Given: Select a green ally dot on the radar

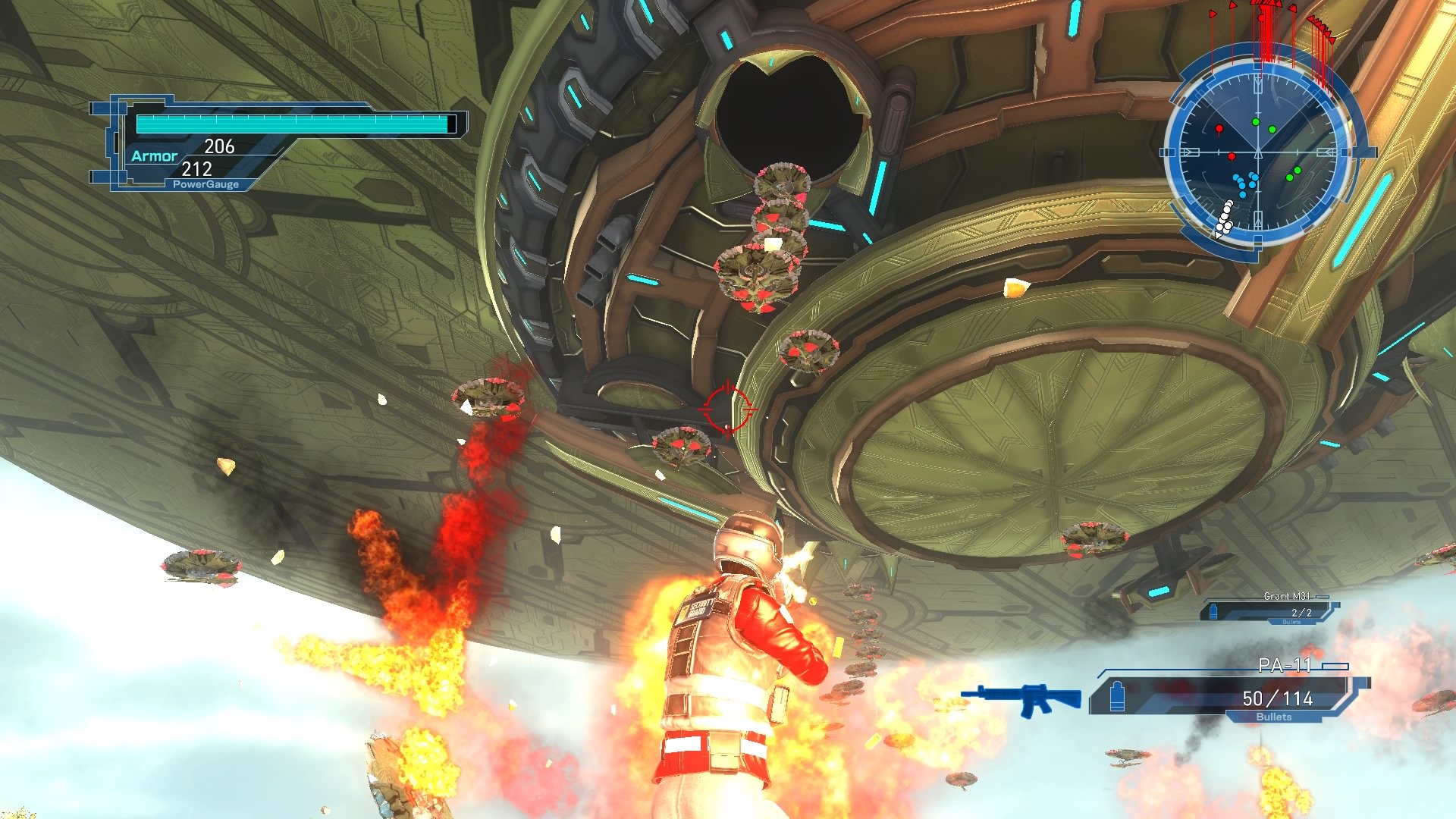Looking at the screenshot, I should click(1256, 121).
